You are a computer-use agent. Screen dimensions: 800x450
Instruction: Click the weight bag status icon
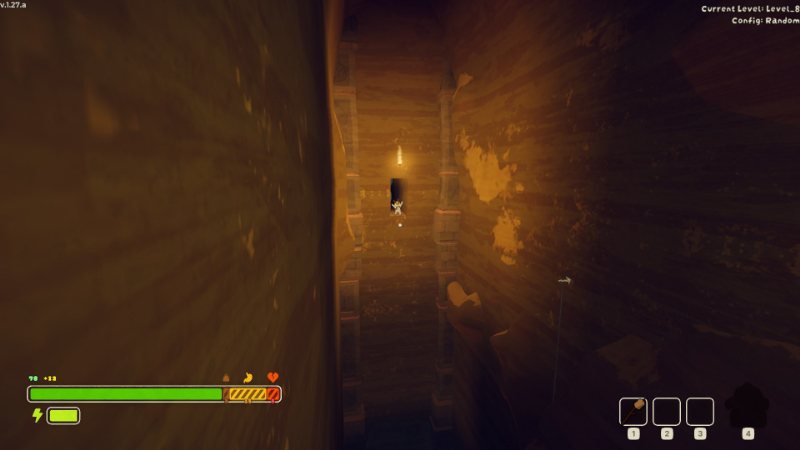pos(226,377)
